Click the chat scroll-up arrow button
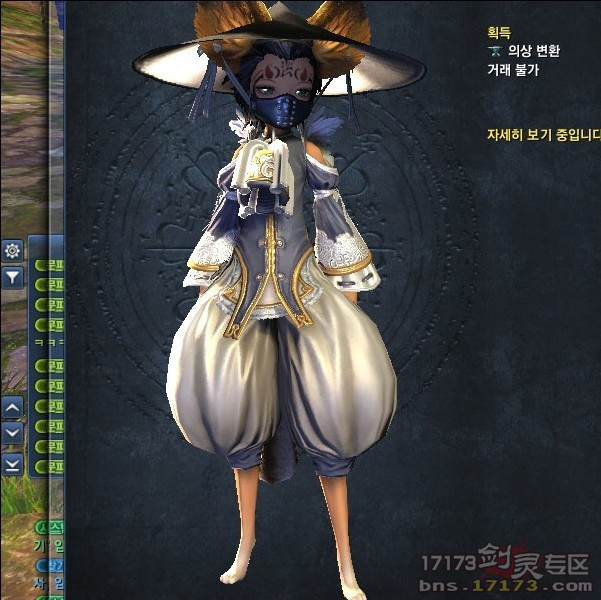The width and height of the screenshot is (601, 600). pos(12,407)
